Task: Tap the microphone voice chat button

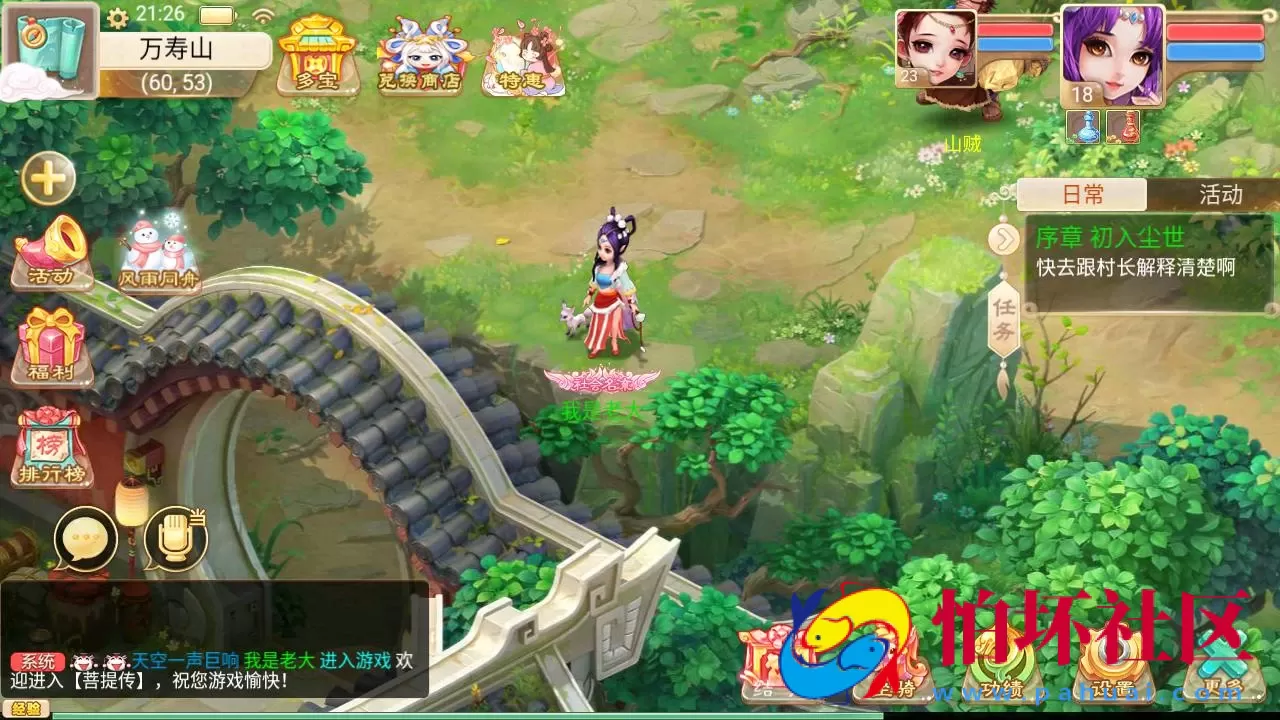Action: pyautogui.click(x=175, y=538)
